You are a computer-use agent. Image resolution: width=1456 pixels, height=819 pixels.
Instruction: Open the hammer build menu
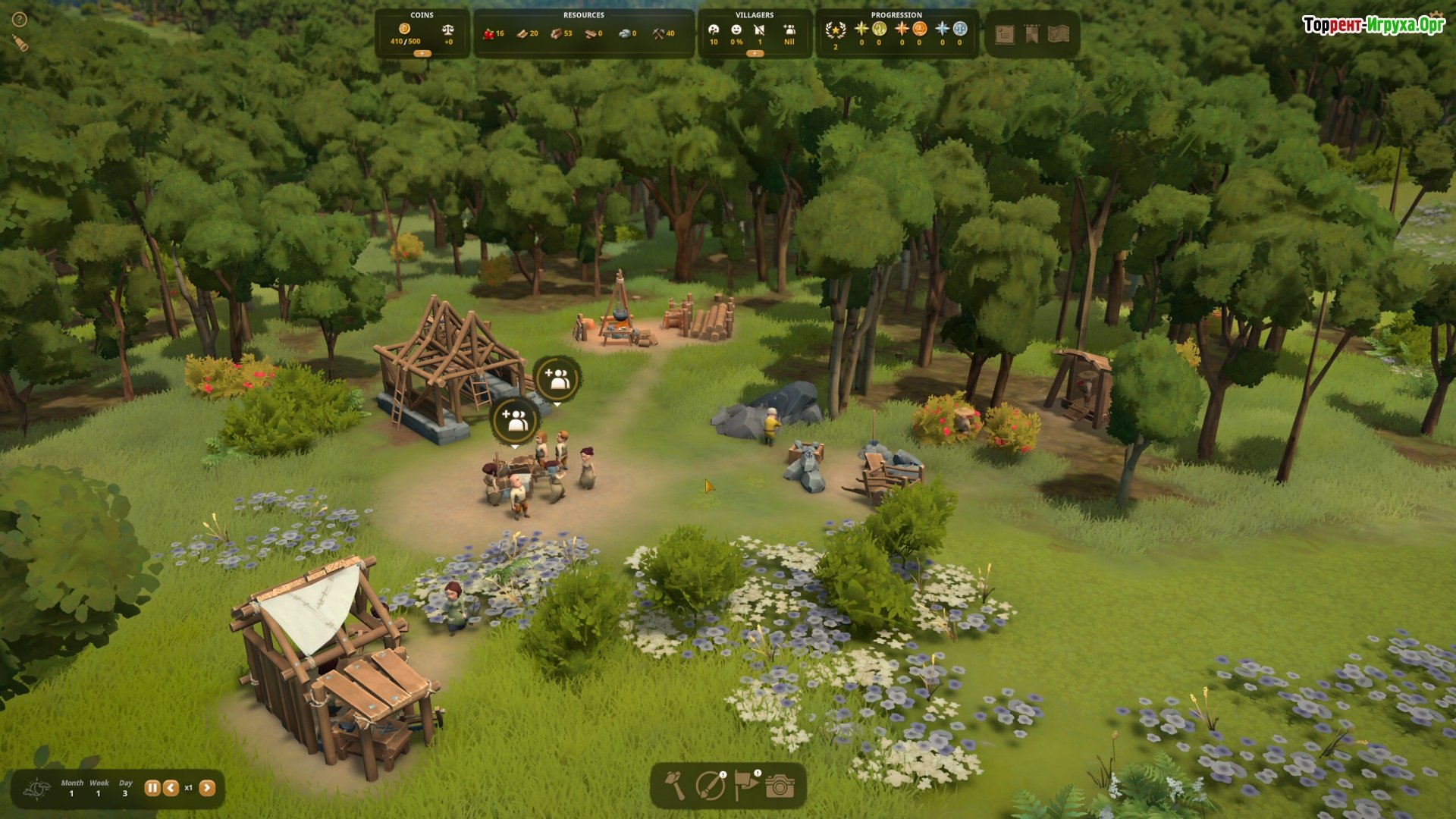tap(674, 786)
